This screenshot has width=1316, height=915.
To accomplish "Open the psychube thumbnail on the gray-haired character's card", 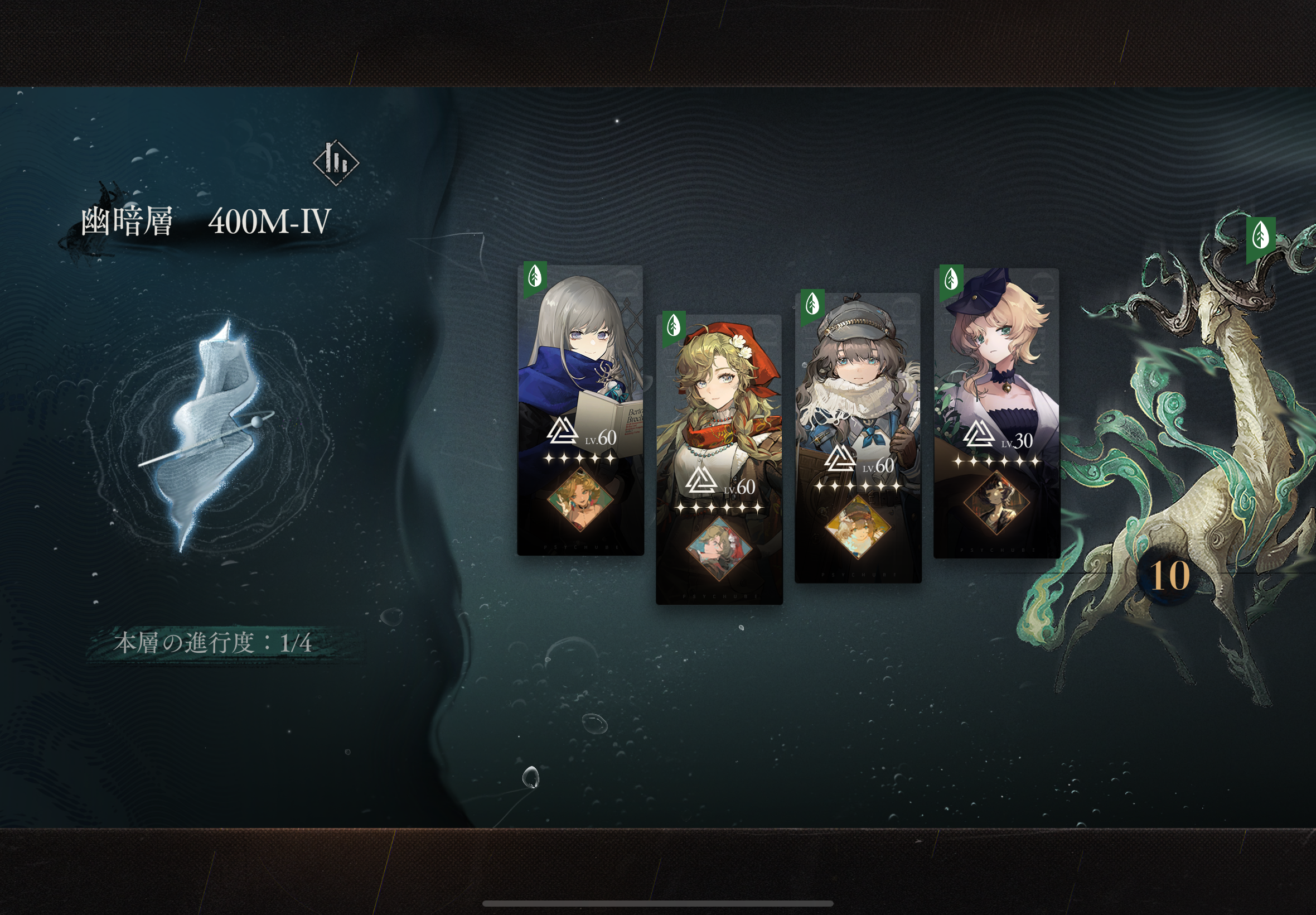I will coord(580,500).
